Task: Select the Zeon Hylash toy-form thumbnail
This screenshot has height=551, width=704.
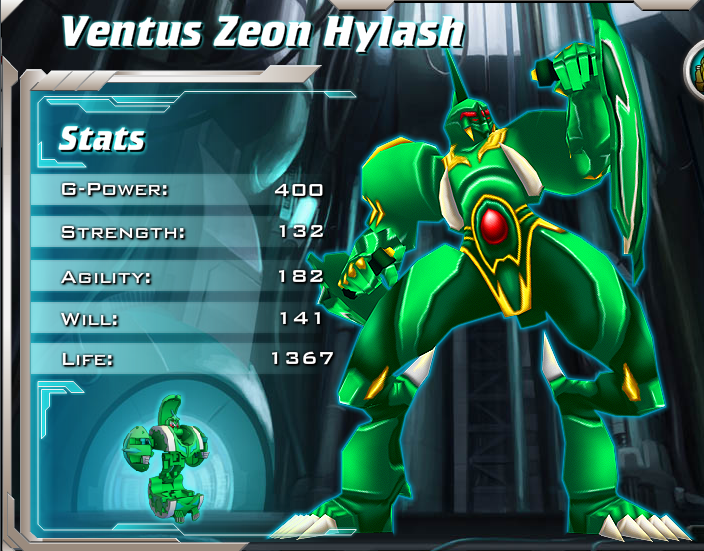Action: (x=163, y=454)
